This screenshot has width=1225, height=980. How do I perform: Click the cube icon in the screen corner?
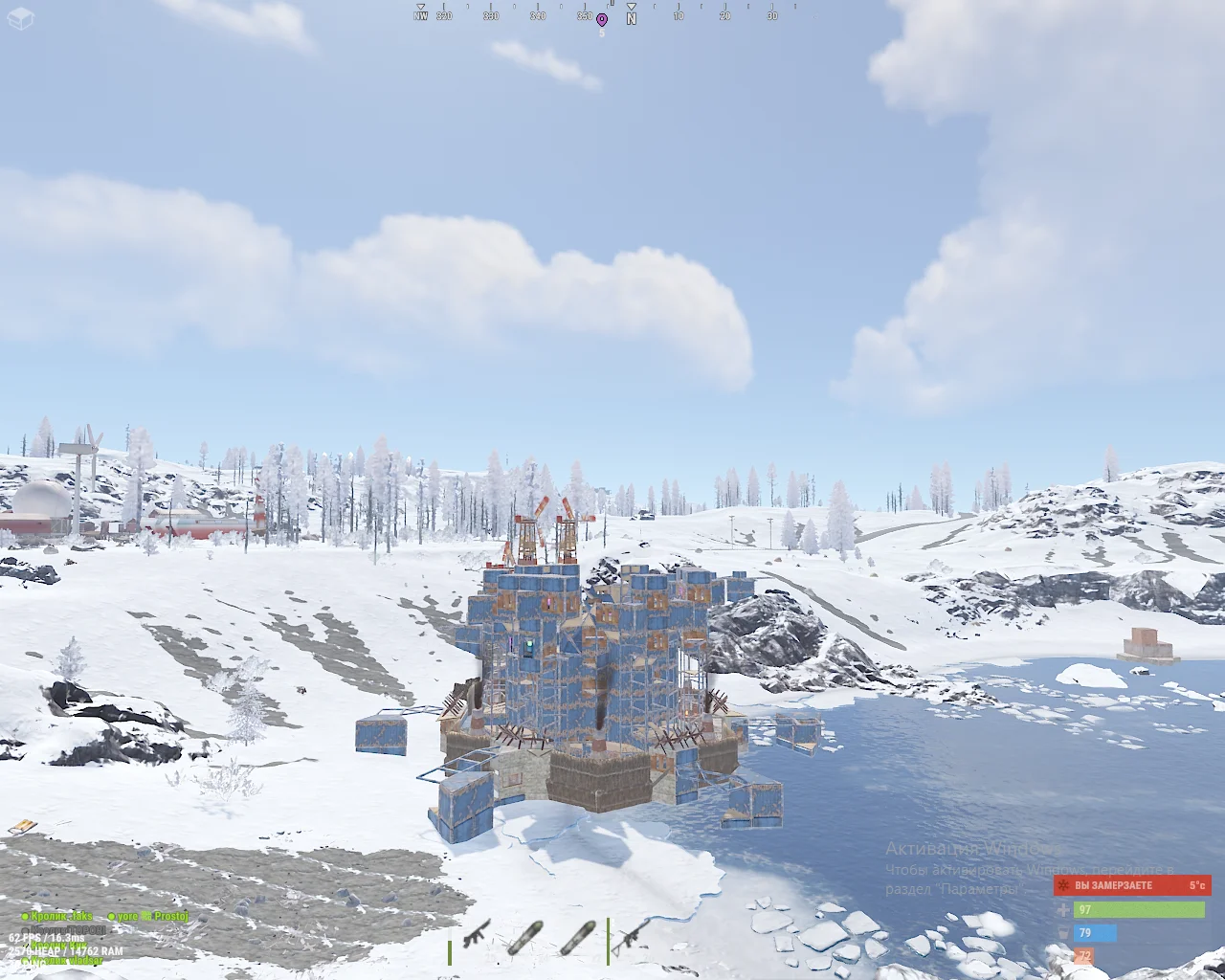[19, 19]
